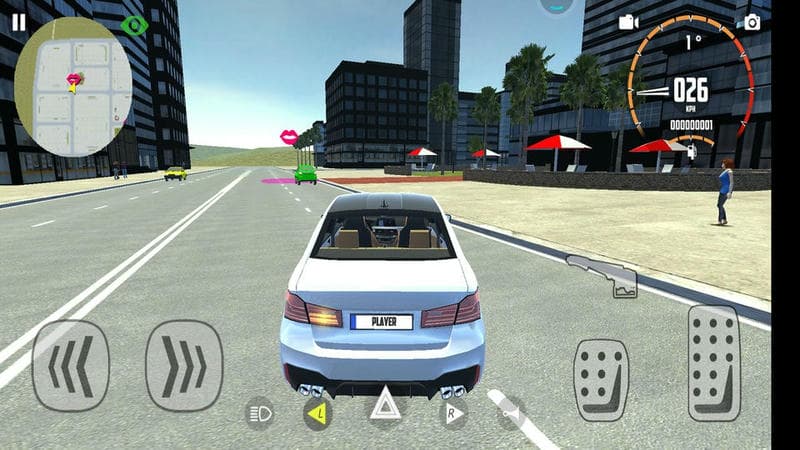Image resolution: width=800 pixels, height=450 pixels.
Task: Tap the brake pedal
Action: (x=600, y=379)
